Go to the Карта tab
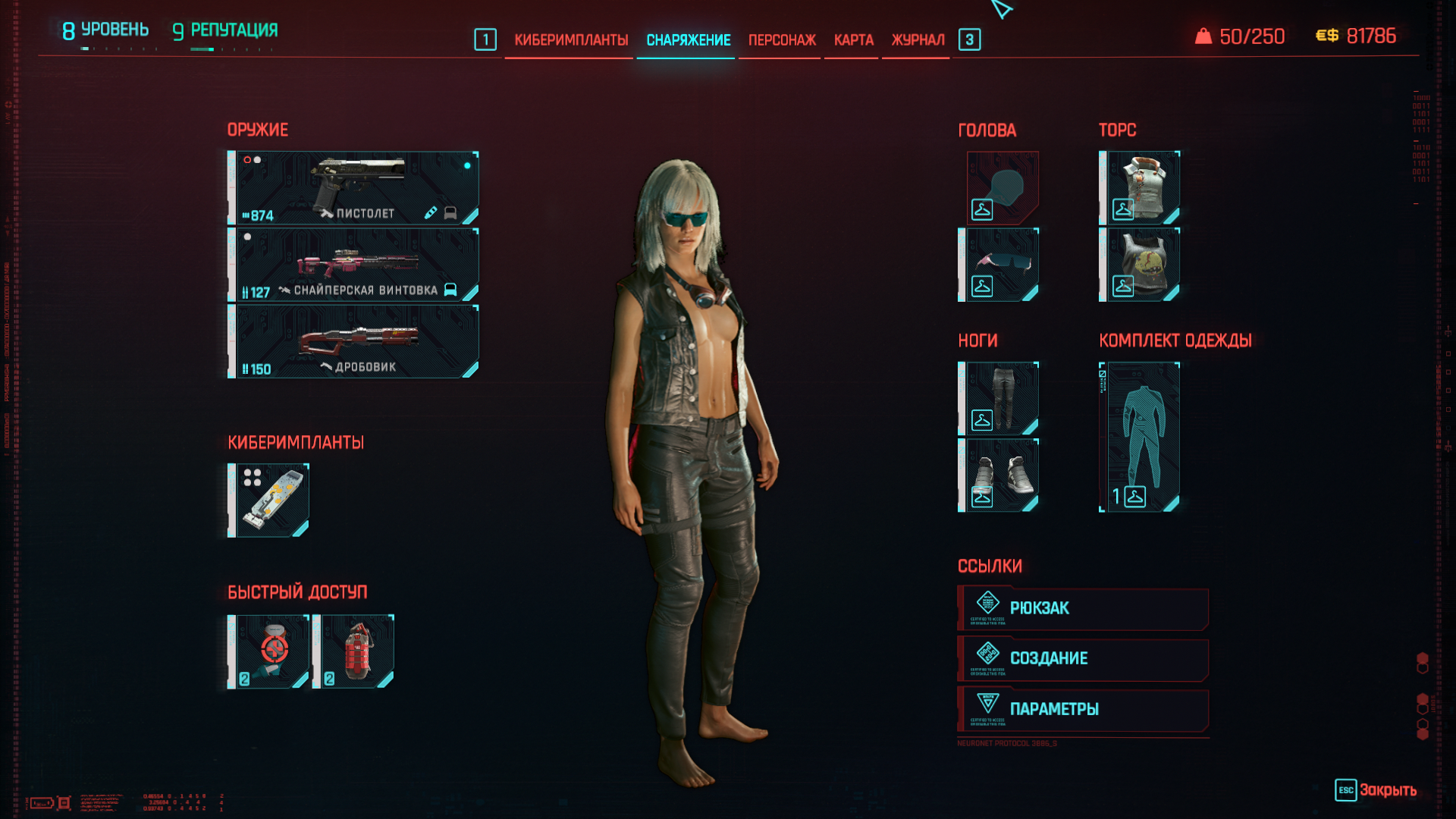This screenshot has width=1456, height=819. pos(853,40)
